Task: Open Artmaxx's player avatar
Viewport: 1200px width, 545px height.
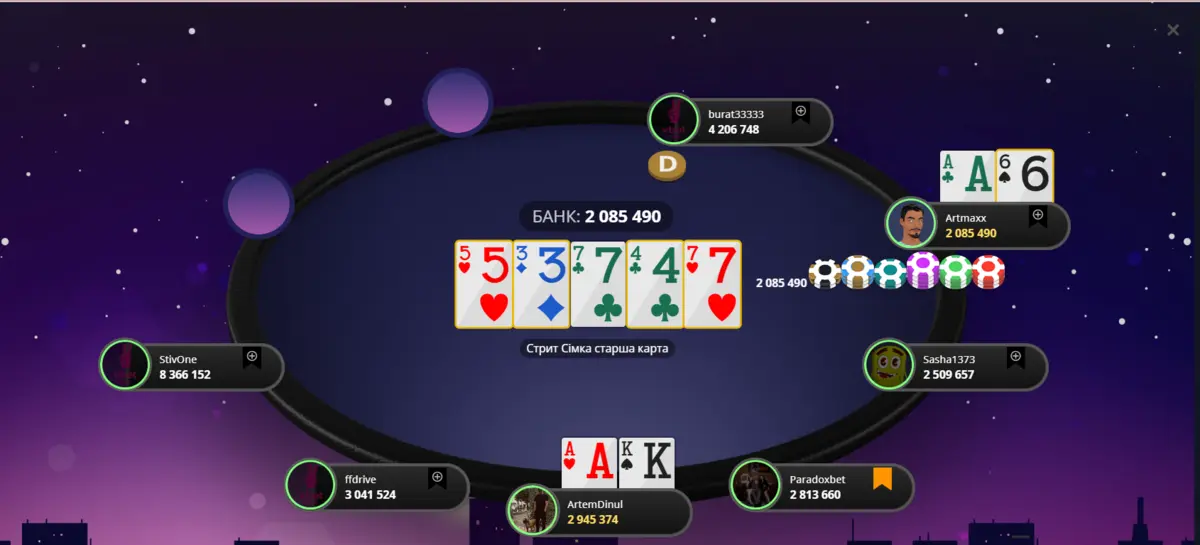Action: (x=911, y=224)
